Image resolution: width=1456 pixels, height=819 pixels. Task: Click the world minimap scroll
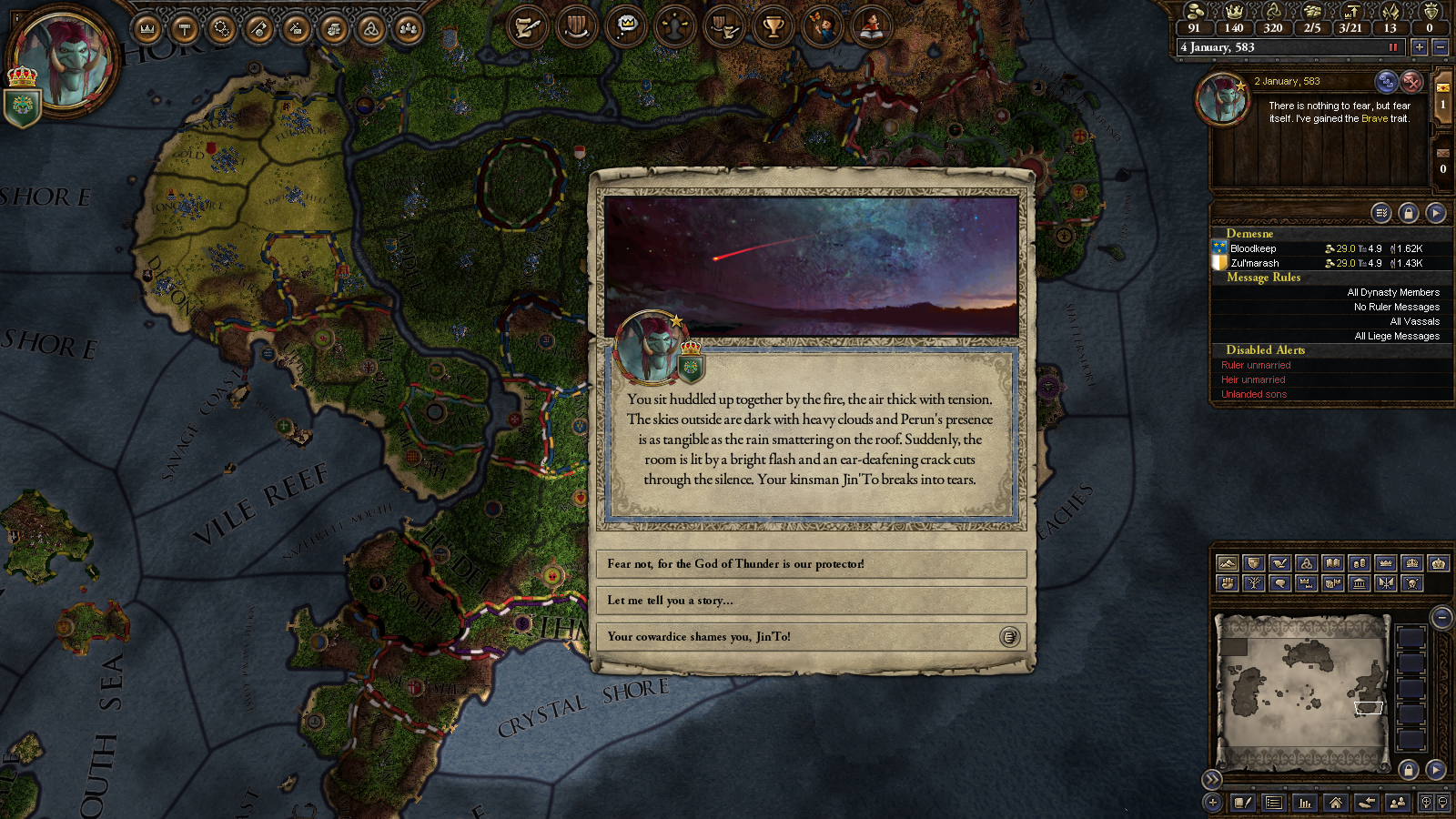pos(1303,692)
